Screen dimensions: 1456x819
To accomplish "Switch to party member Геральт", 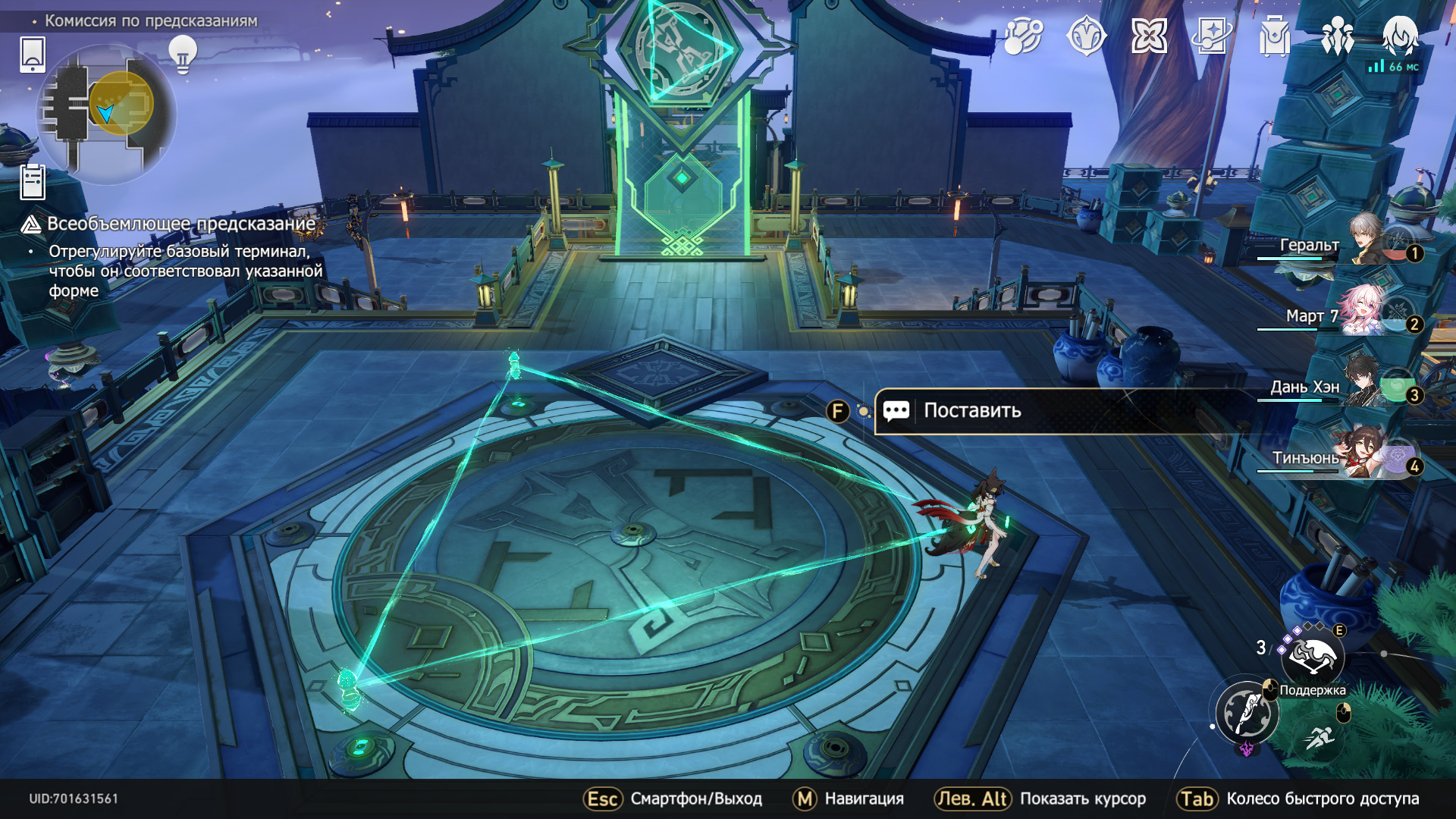I will point(1365,241).
